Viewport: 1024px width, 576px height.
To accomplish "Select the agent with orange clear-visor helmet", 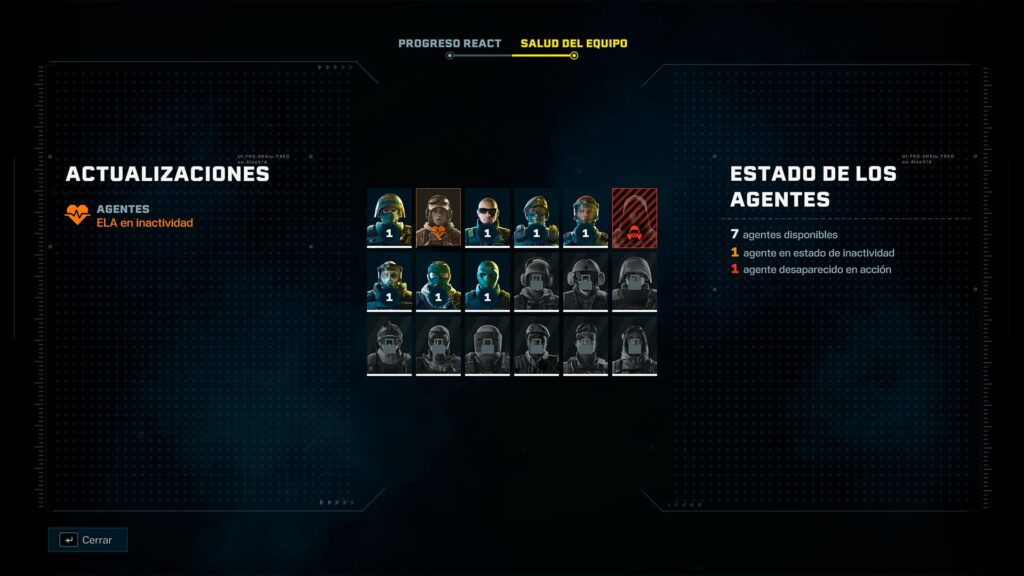I will tap(585, 216).
